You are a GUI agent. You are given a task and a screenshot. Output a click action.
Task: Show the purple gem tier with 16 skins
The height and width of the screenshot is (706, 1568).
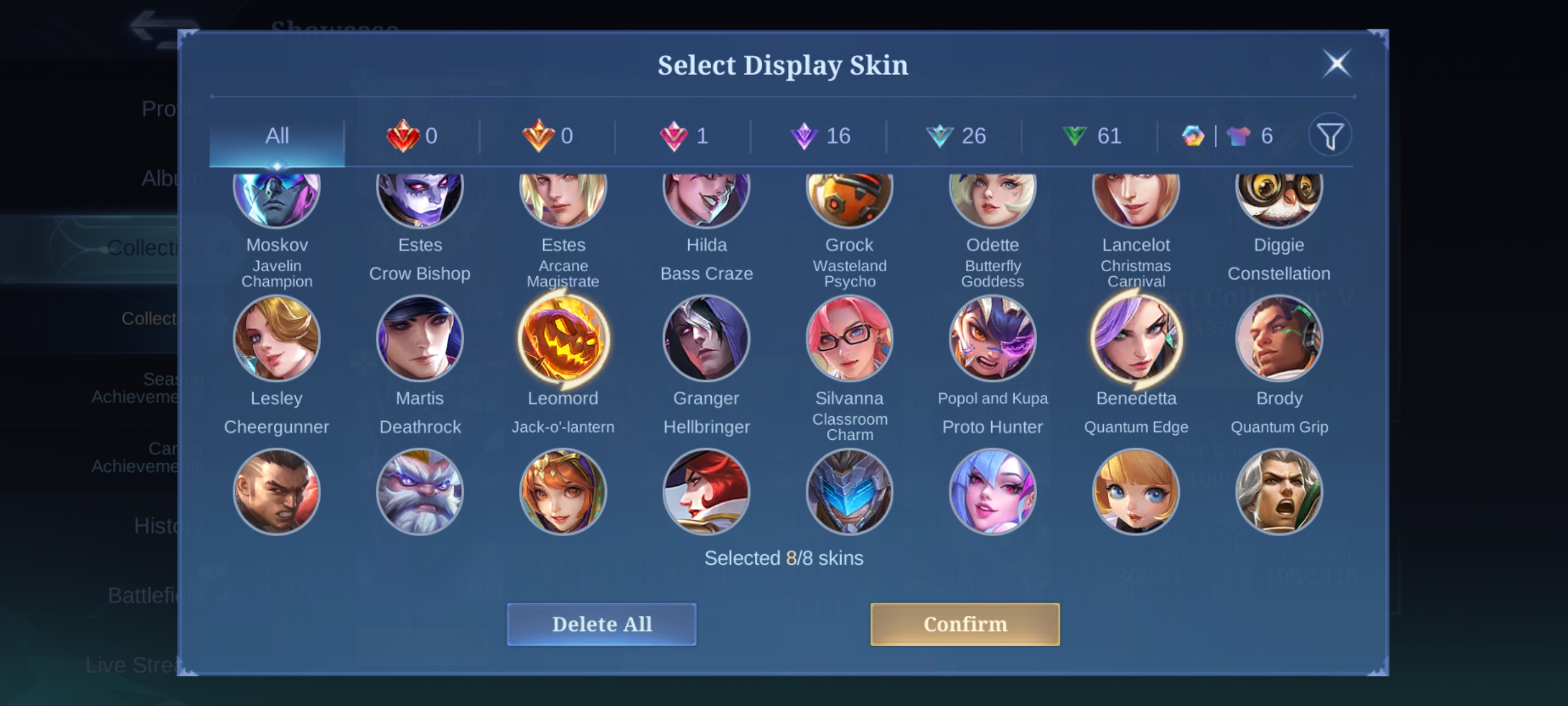[x=819, y=136]
